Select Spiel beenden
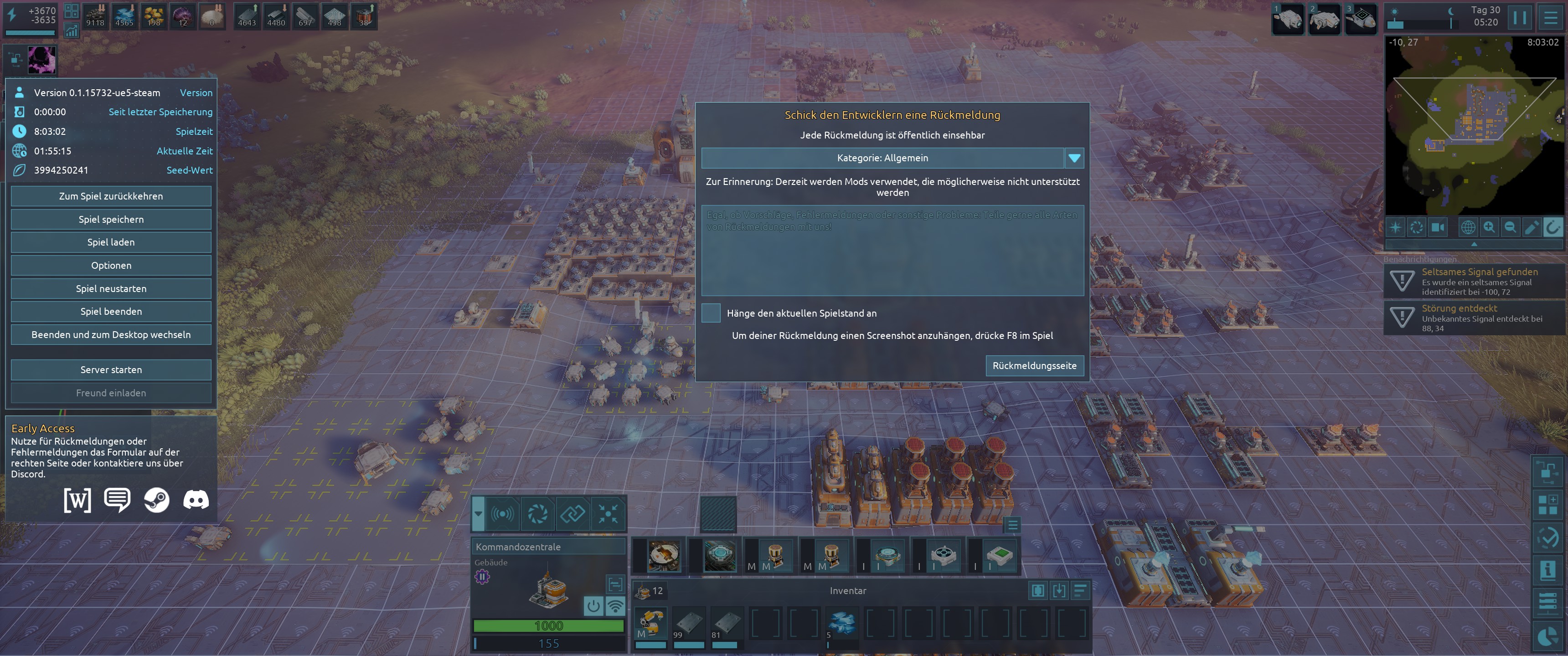The image size is (1568, 656). [111, 312]
